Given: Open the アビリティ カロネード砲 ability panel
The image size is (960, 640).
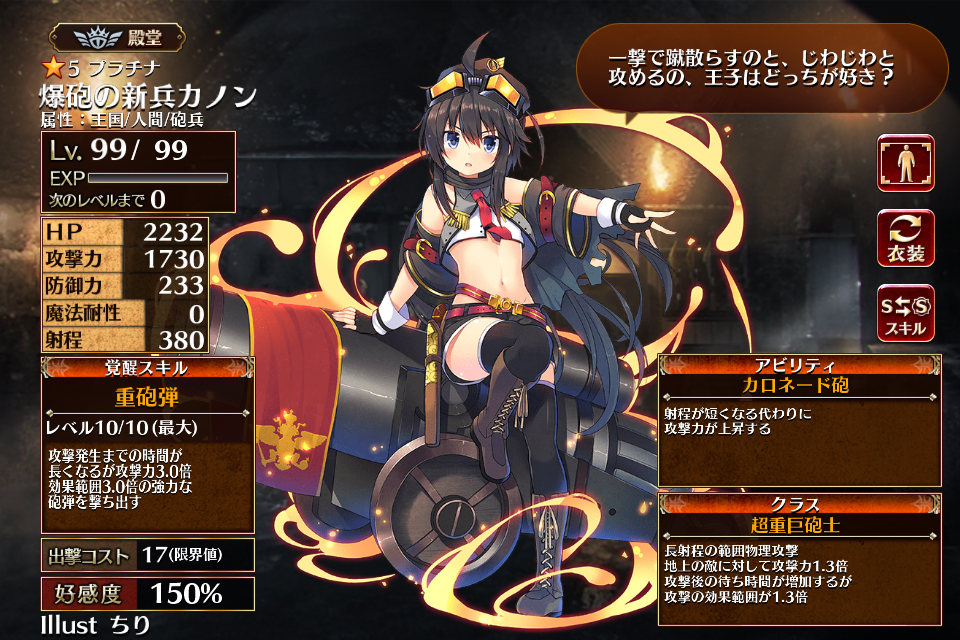Looking at the screenshot, I should 798,420.
